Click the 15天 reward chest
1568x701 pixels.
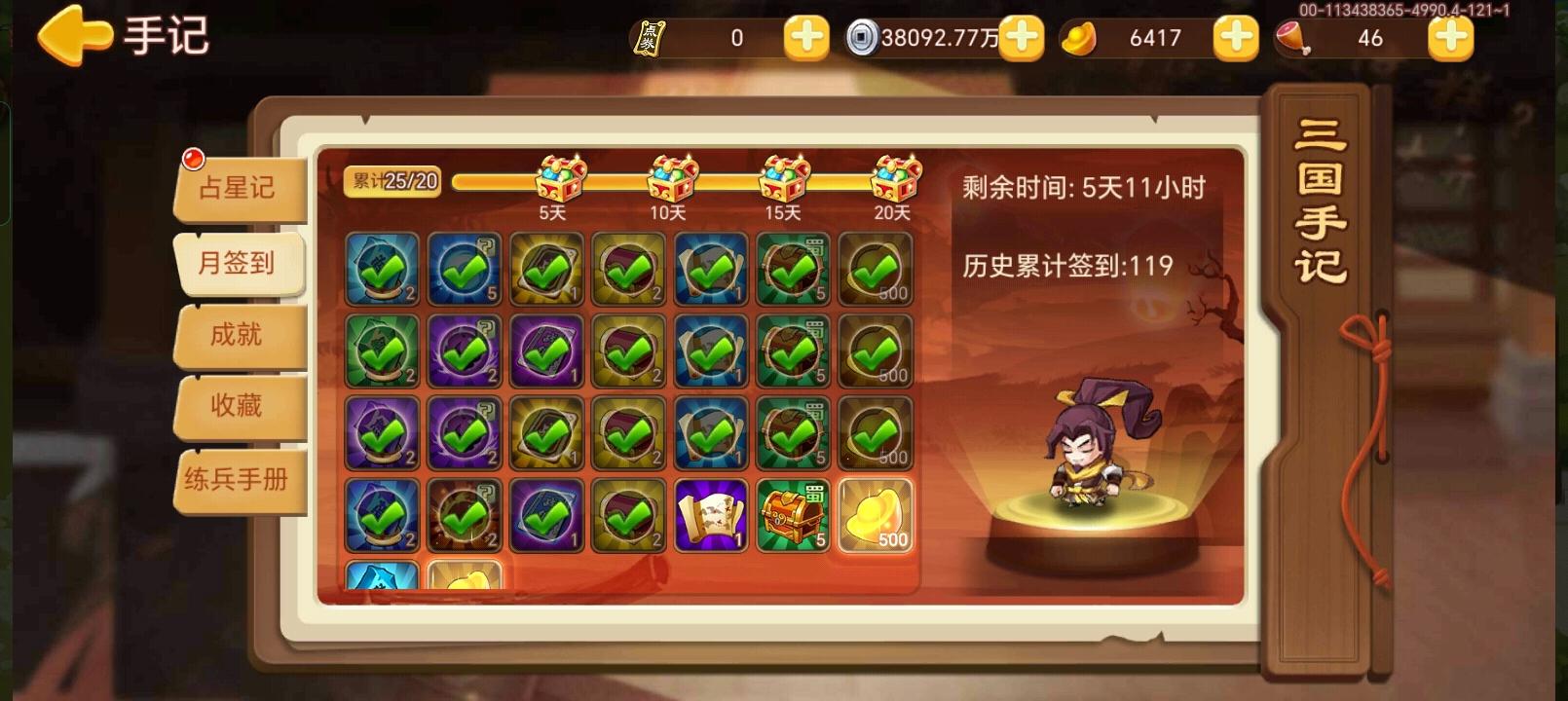[784, 175]
